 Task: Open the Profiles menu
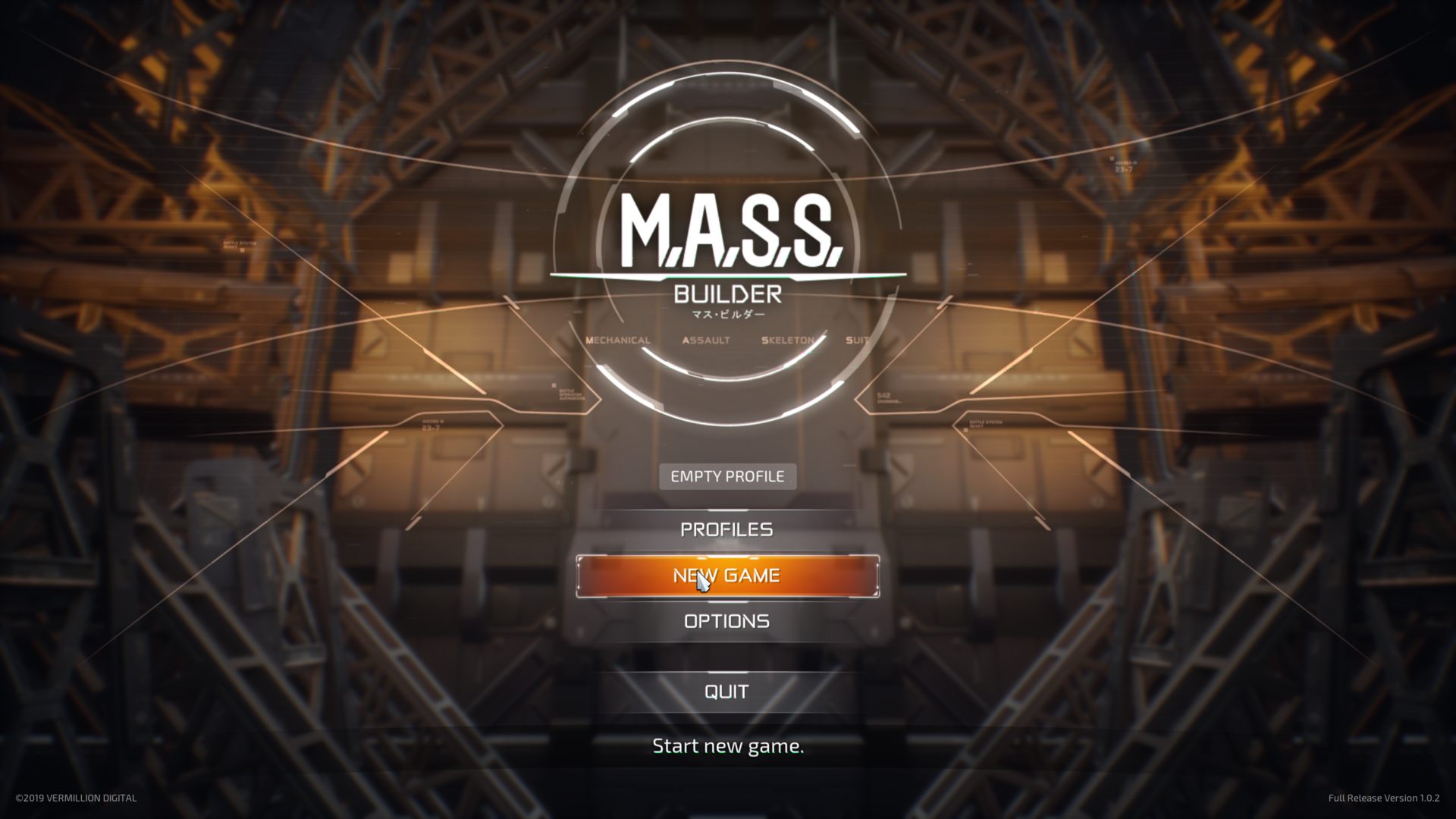coord(726,529)
